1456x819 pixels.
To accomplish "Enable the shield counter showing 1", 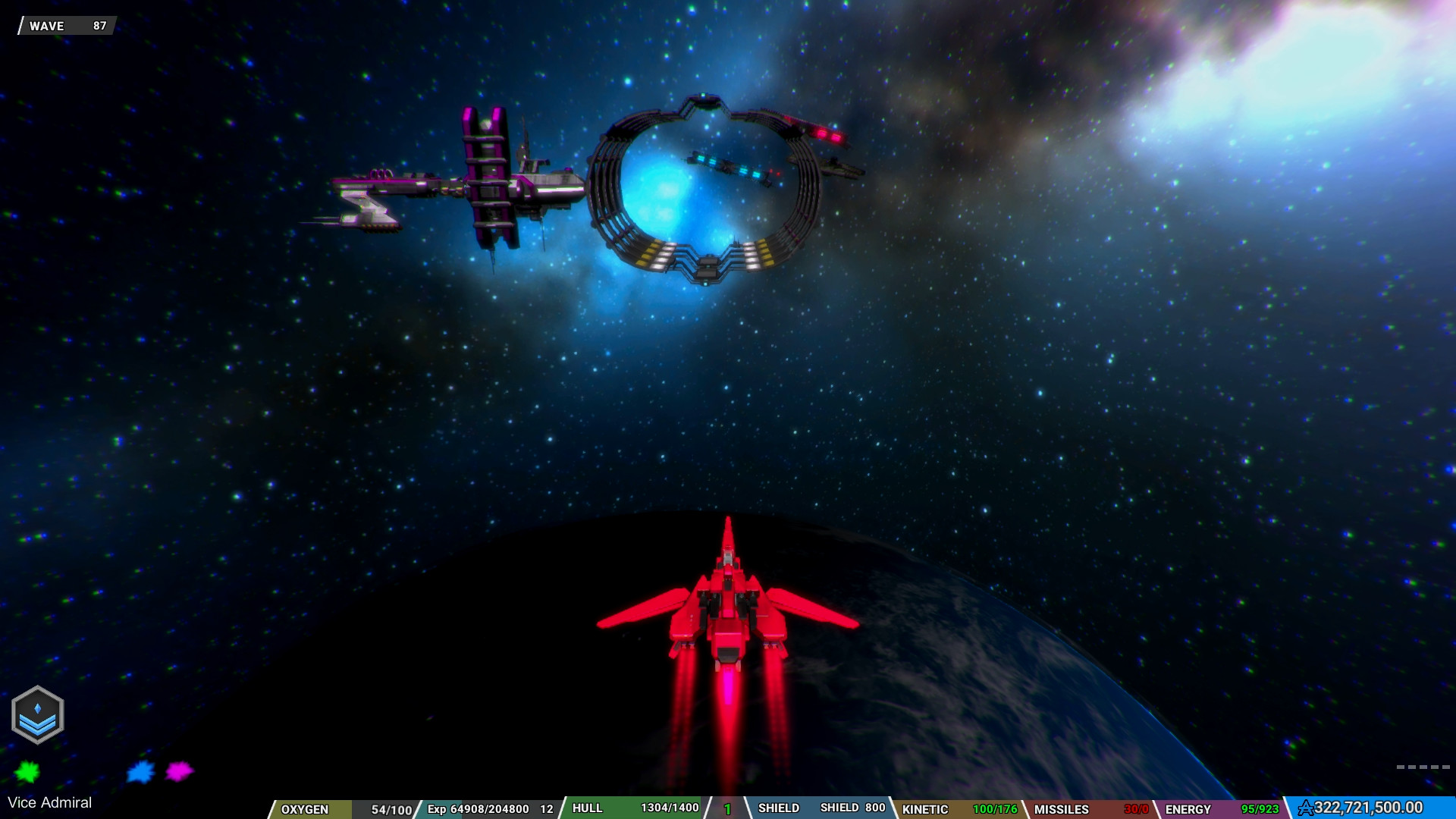I will click(726, 808).
